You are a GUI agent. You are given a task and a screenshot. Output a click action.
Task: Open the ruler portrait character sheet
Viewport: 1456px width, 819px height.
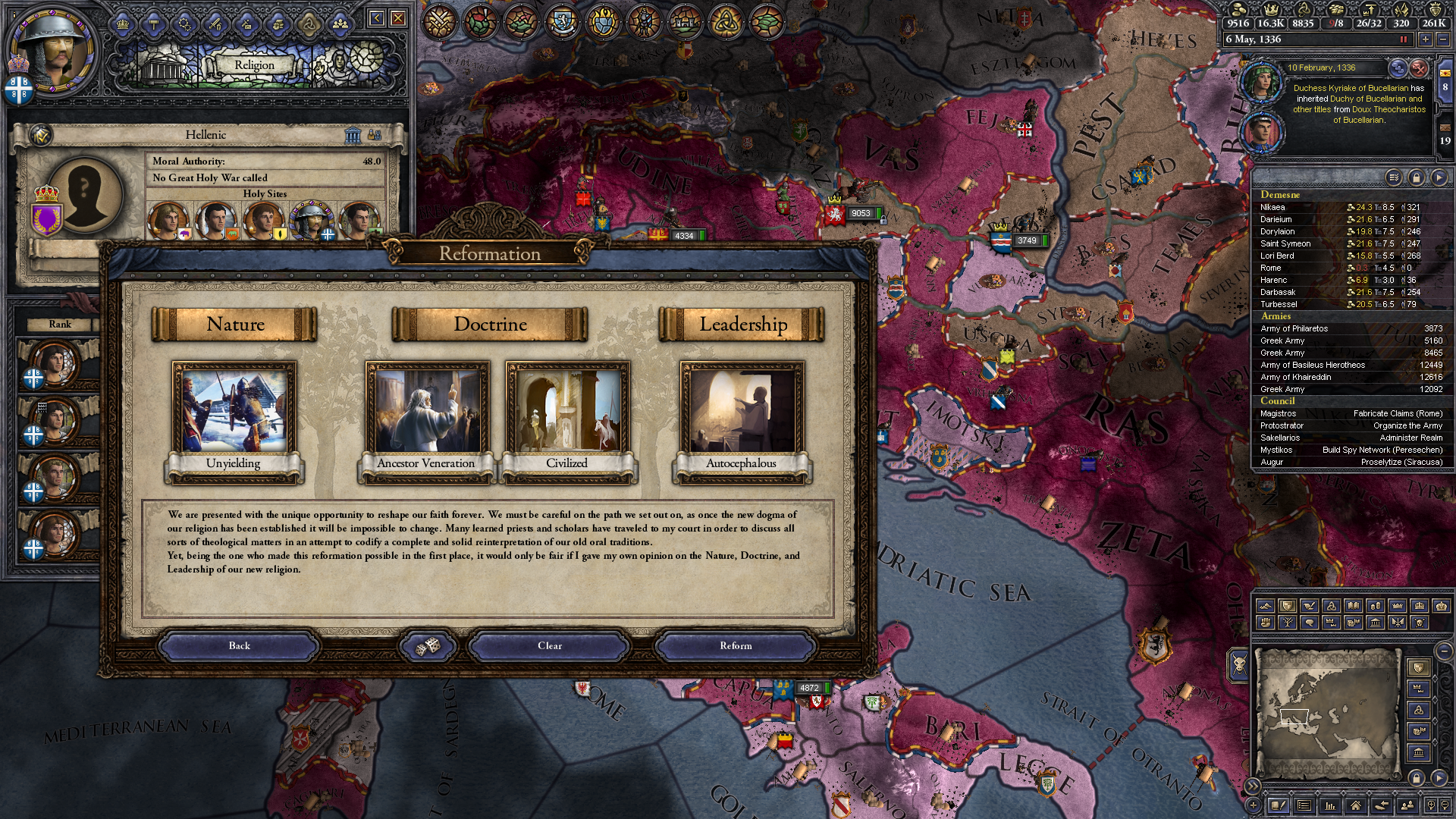coord(52,49)
